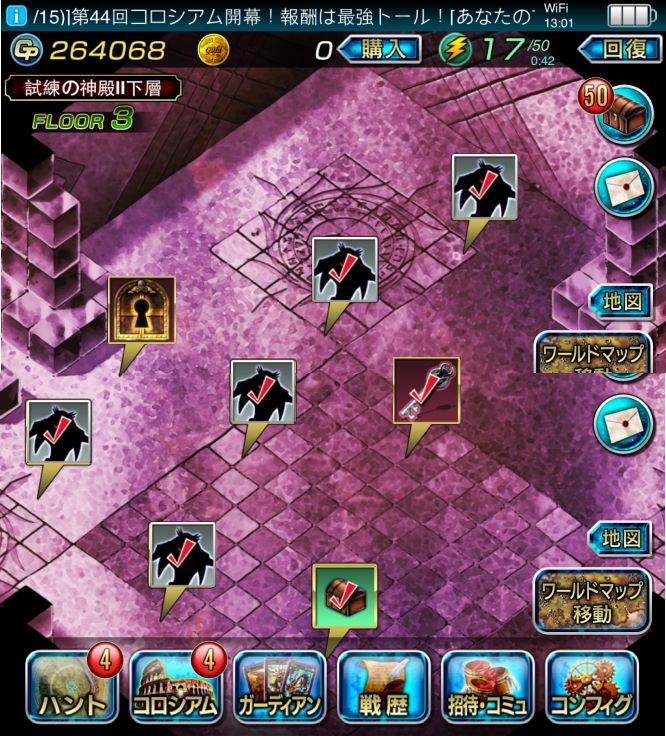Screen dimensions: 666x736
Task: Open 招待・コミュ menu
Action: click(x=487, y=687)
